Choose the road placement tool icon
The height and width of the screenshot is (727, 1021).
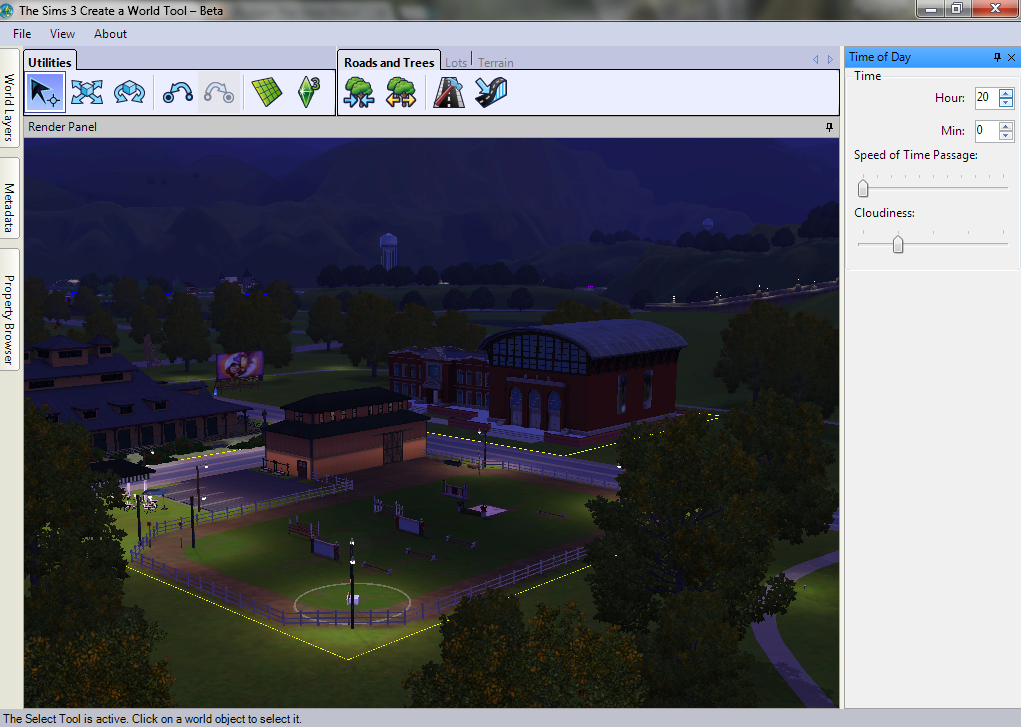449,93
